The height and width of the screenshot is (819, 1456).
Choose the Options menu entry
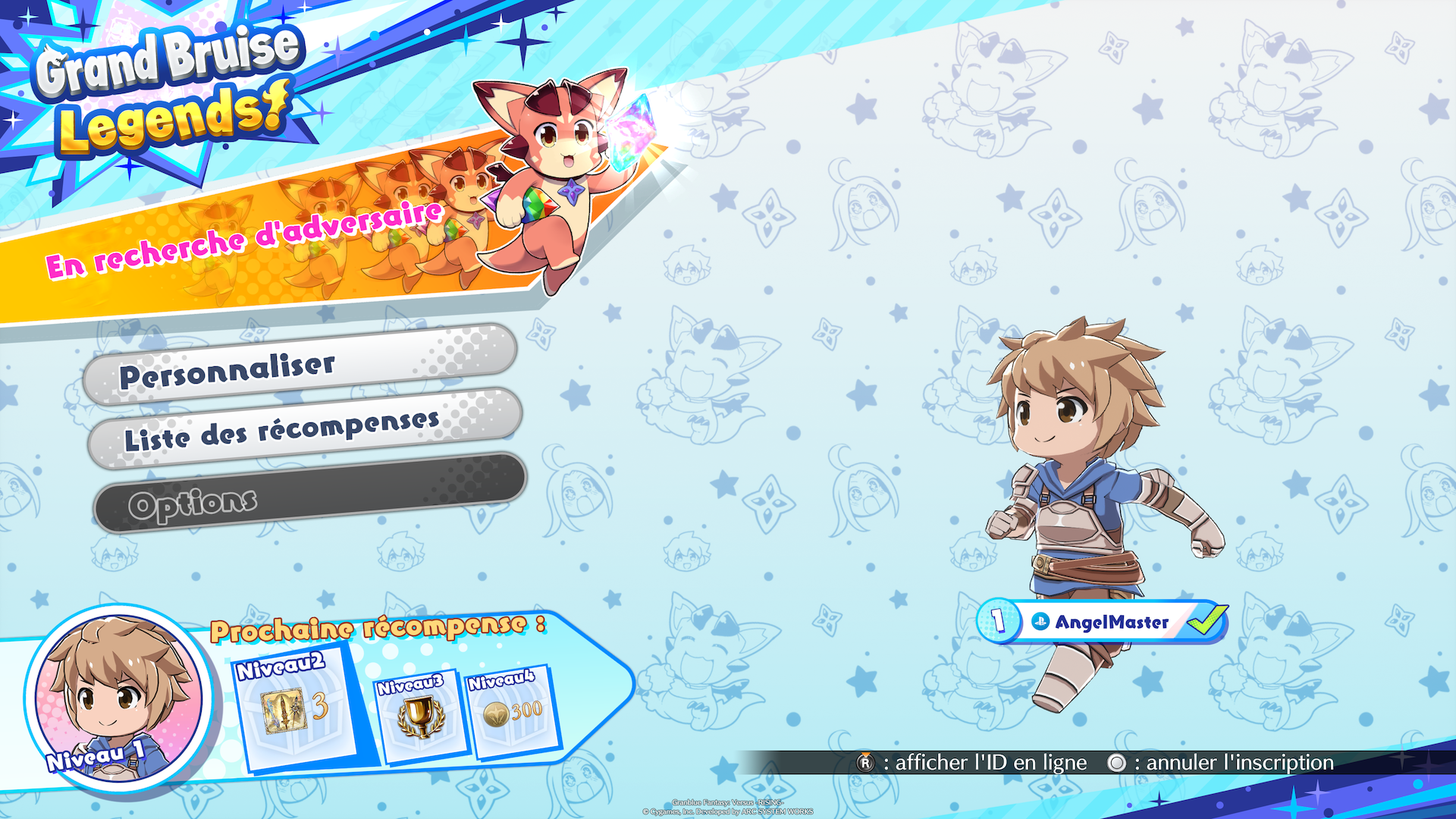click(309, 493)
